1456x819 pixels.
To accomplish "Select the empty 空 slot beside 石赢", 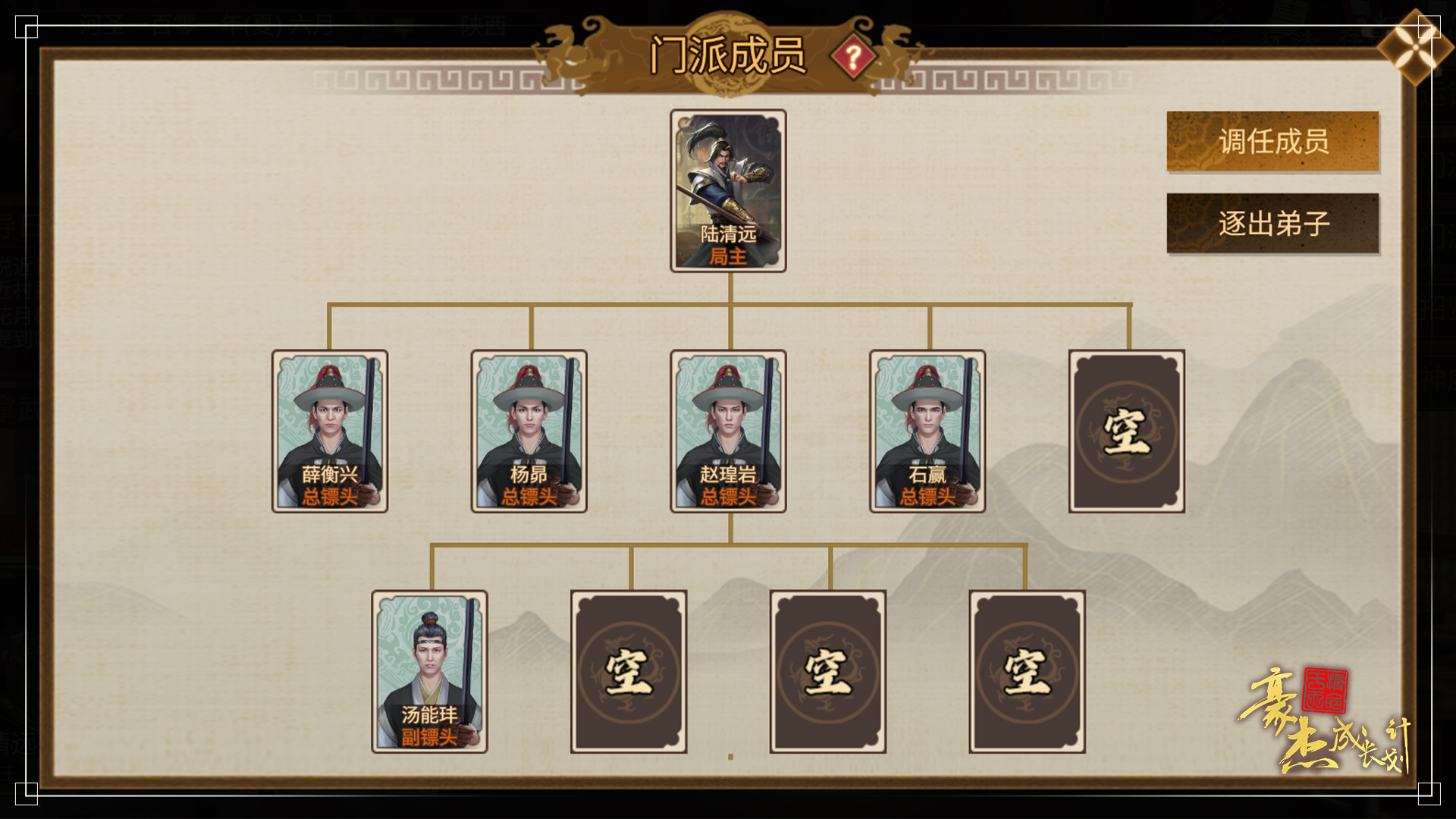I will coord(1126,431).
